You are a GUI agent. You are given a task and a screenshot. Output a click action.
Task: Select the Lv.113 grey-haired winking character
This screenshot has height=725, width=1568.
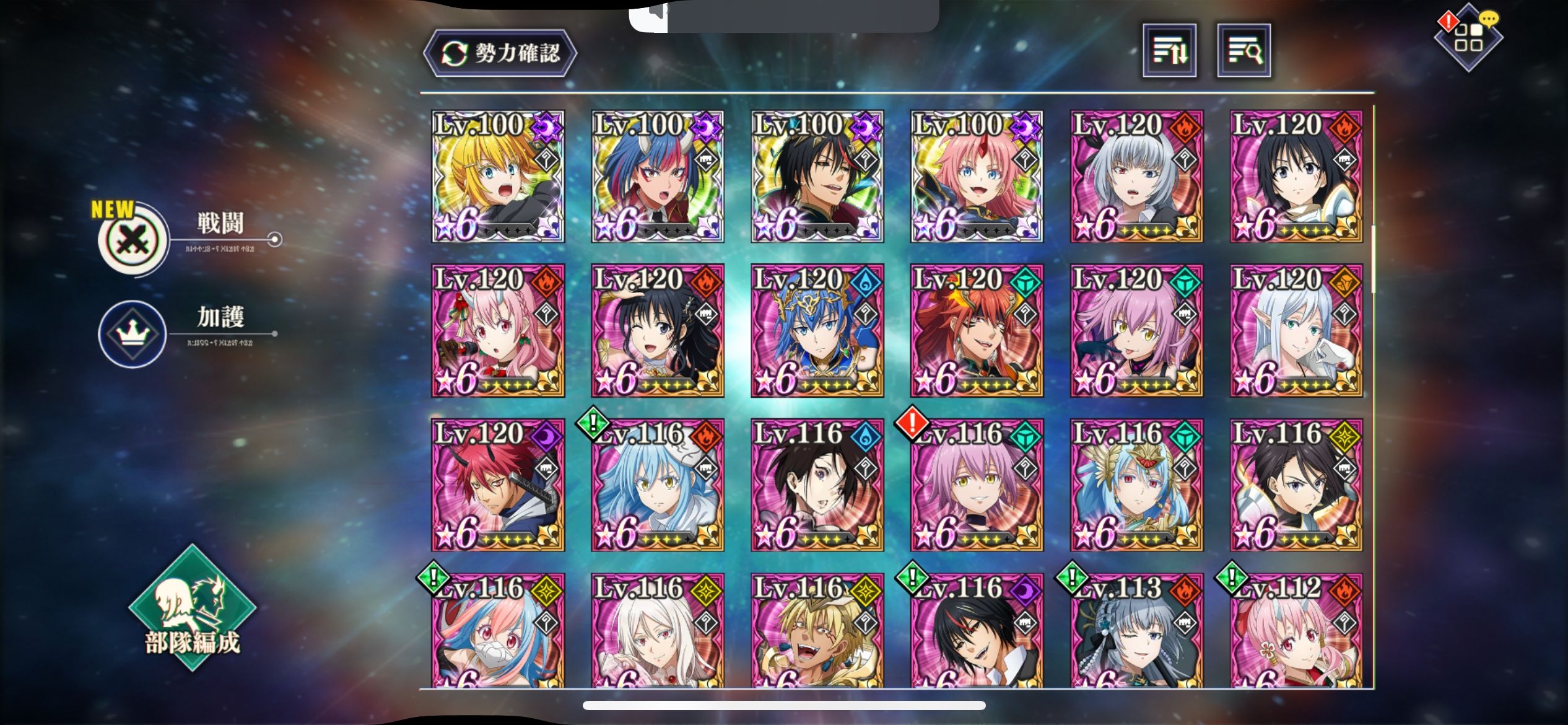[x=1136, y=631]
